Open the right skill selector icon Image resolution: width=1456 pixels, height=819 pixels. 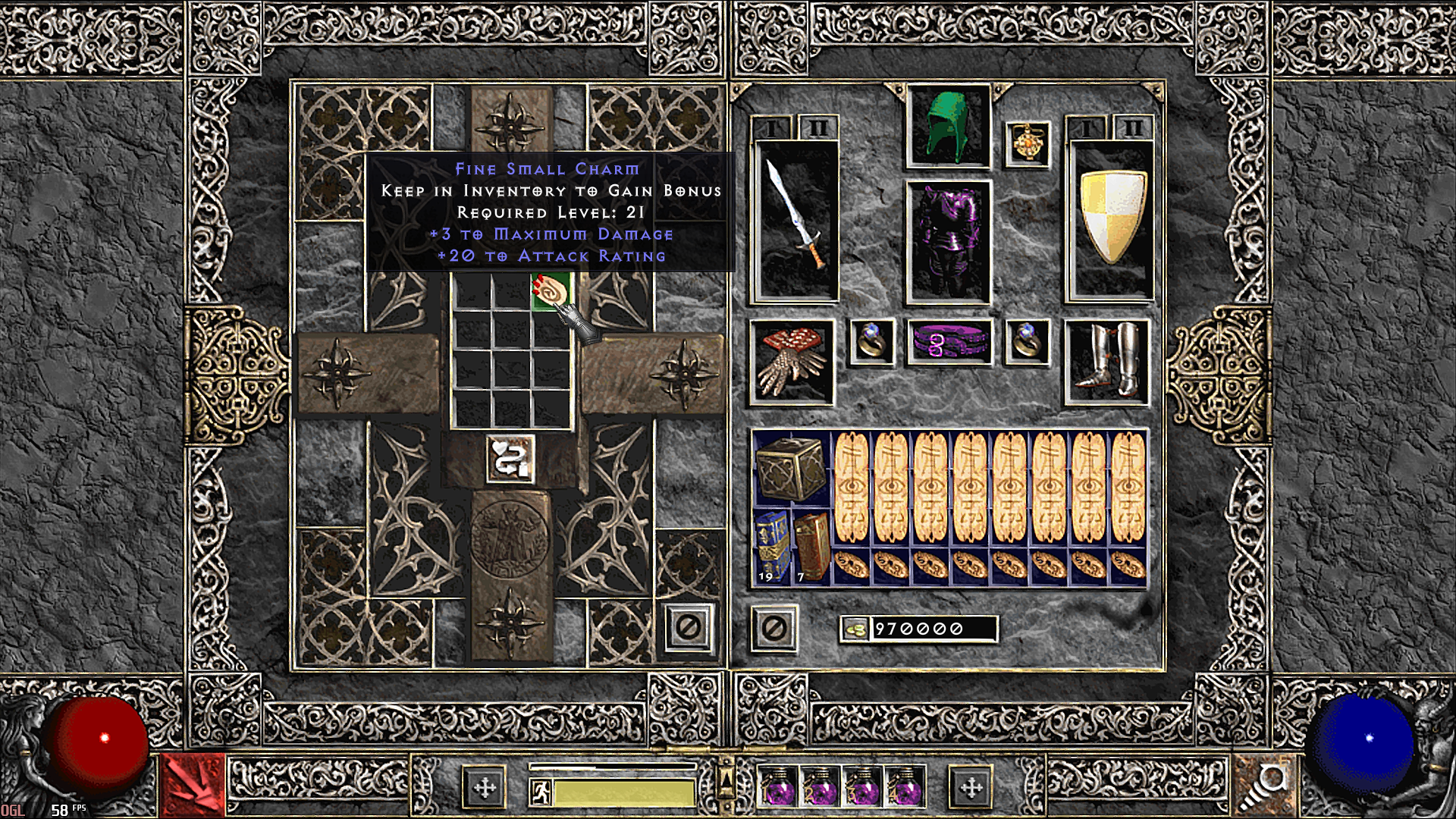[x=1263, y=786]
